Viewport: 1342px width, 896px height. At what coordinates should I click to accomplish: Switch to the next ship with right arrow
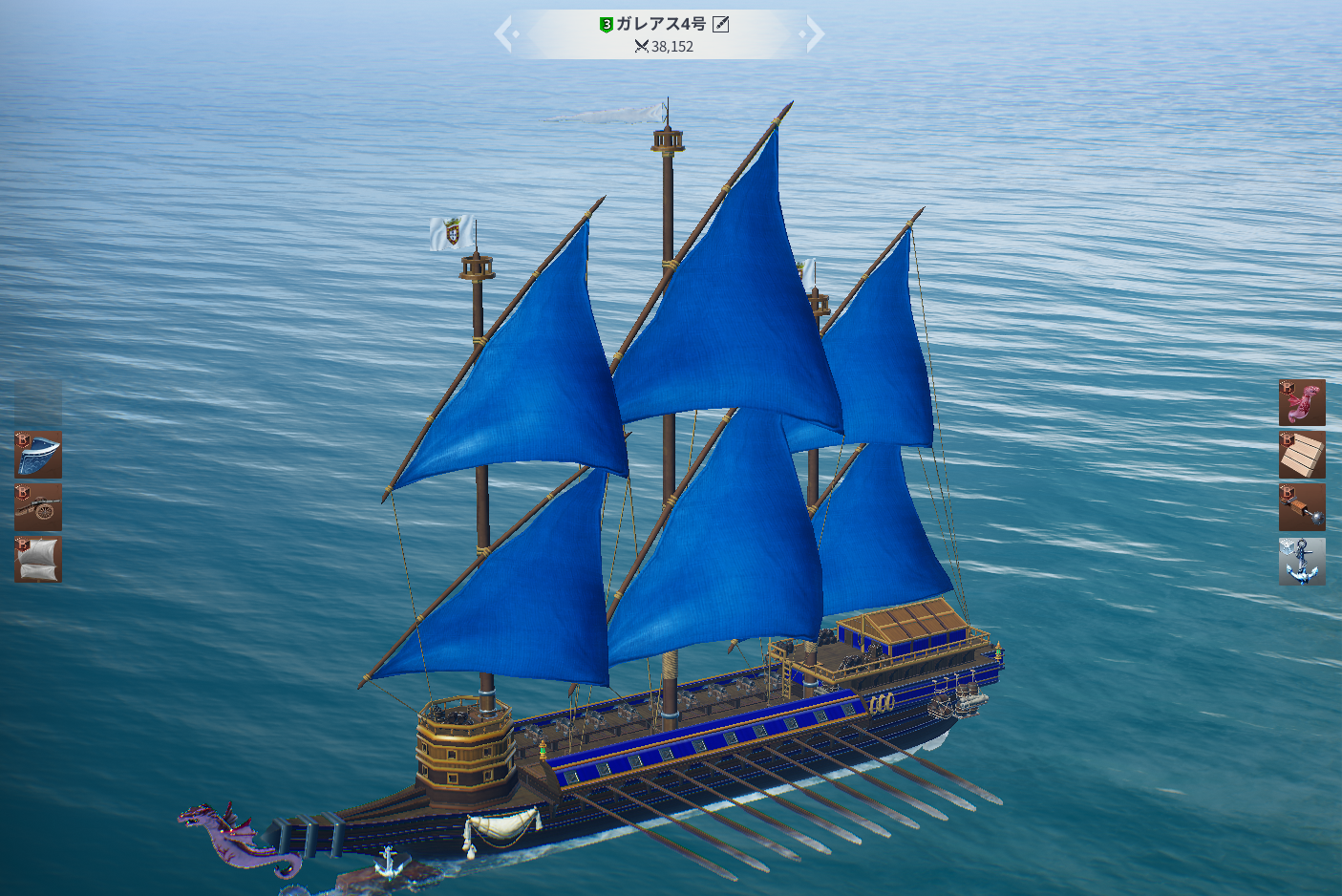tap(815, 34)
